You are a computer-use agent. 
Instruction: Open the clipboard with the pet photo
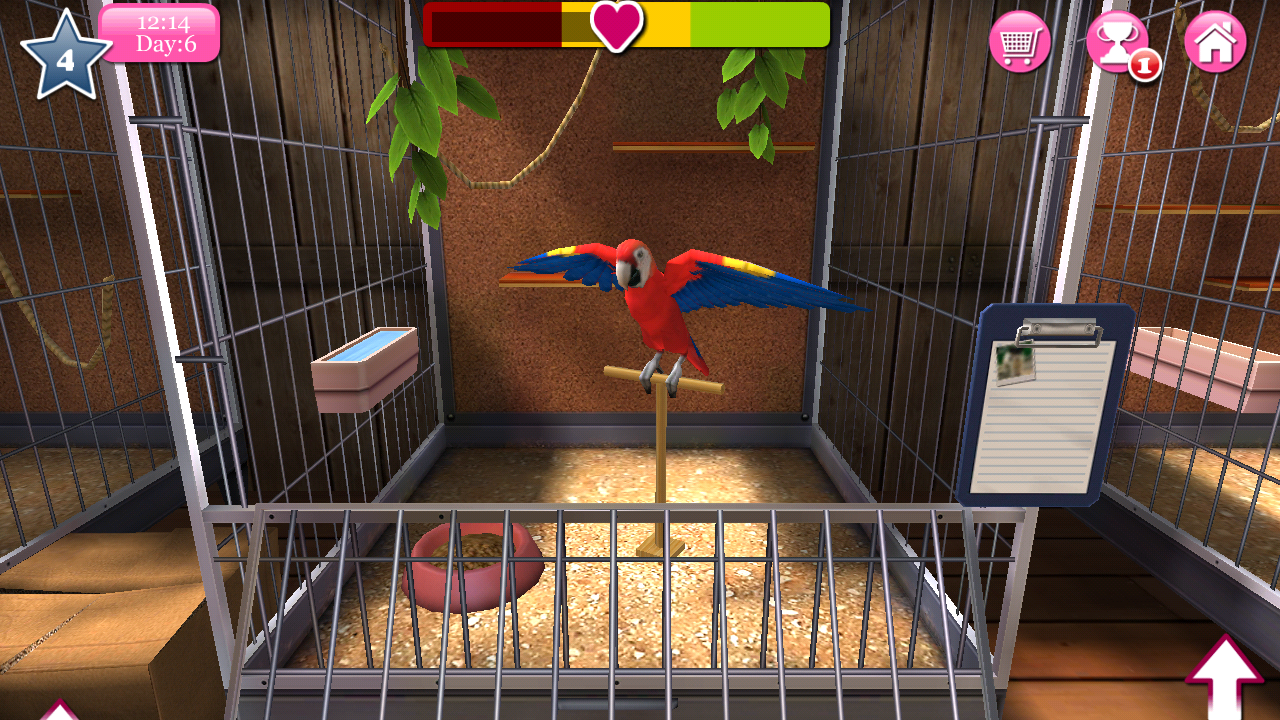tap(1040, 410)
